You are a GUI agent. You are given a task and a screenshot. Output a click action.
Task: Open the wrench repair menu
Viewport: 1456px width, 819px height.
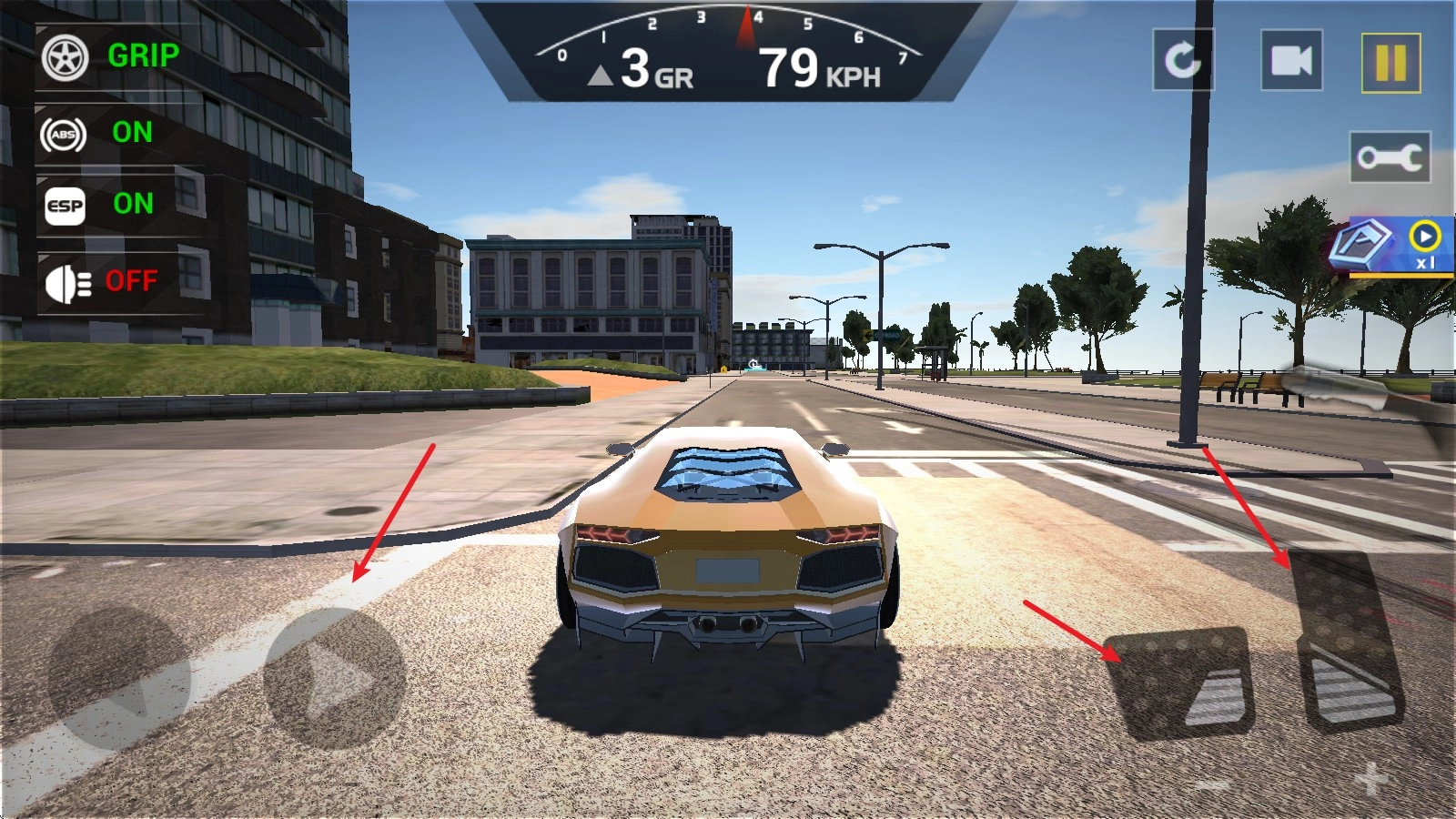point(1390,157)
